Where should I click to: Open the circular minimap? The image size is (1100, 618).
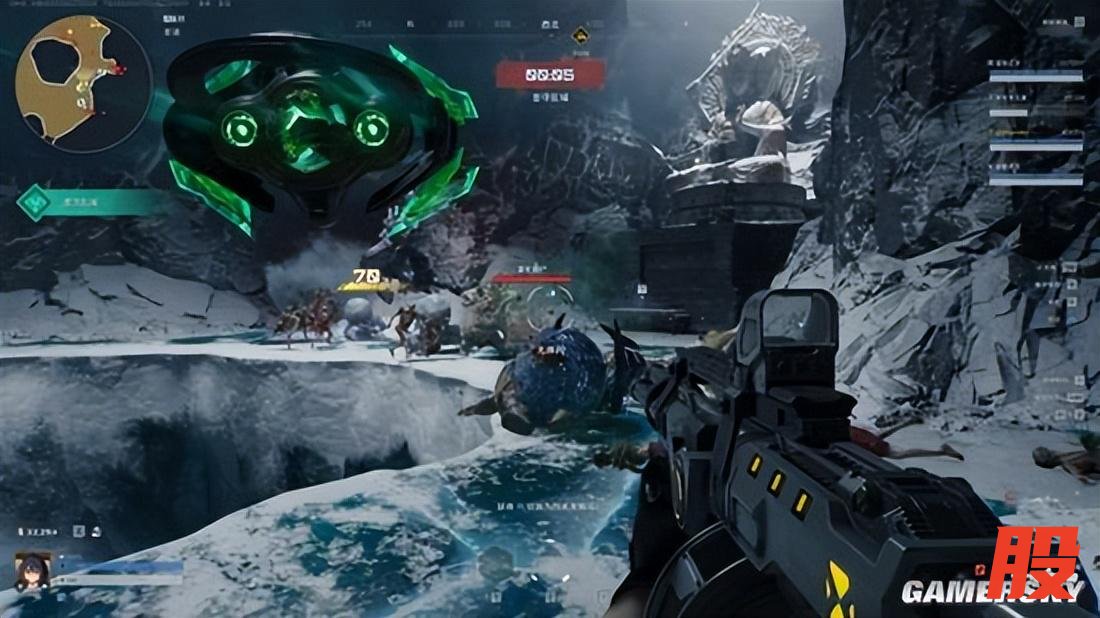(x=84, y=83)
